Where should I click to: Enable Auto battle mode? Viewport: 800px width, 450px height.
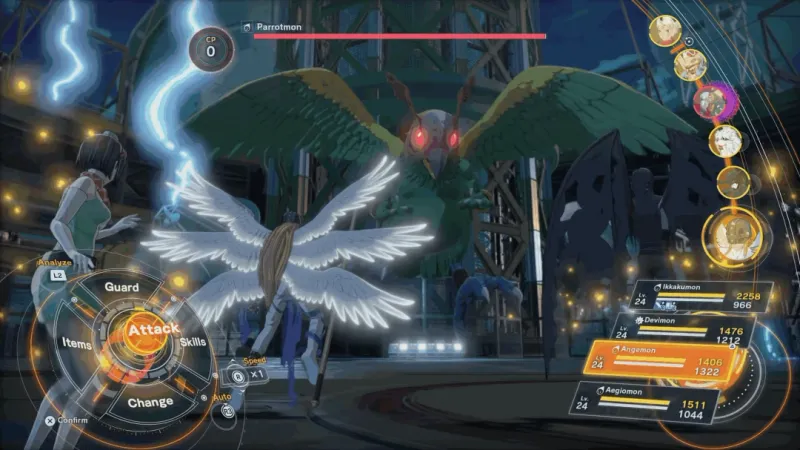tap(229, 407)
